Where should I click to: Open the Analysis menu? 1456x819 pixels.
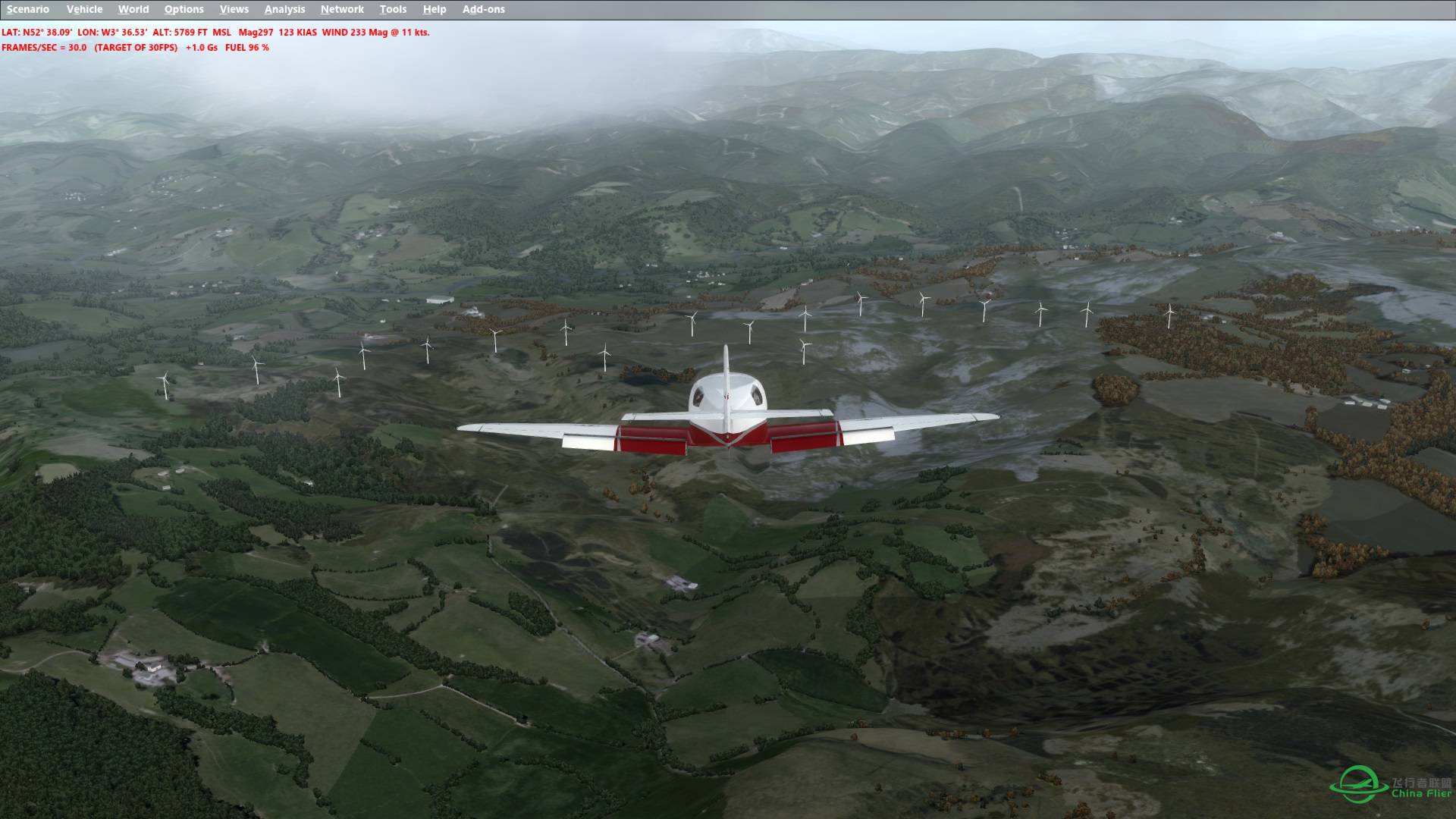283,9
